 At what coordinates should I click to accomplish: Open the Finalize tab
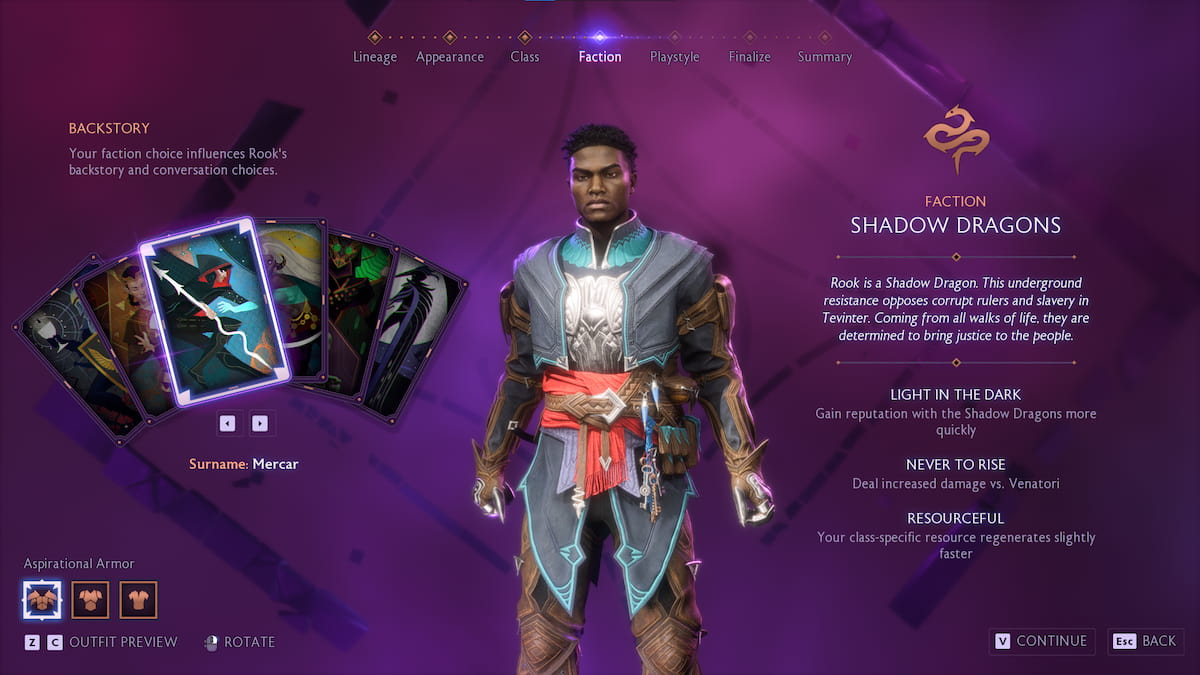coord(750,56)
